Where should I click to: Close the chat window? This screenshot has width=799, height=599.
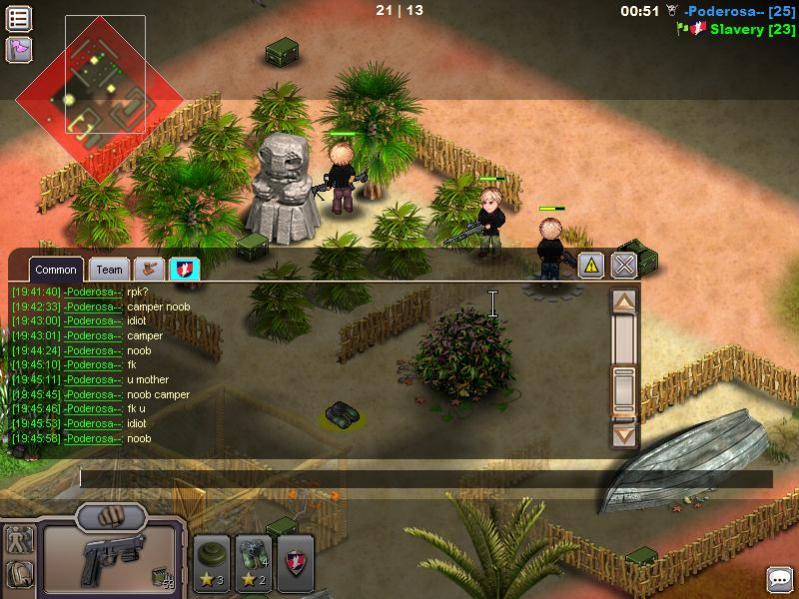[x=624, y=265]
